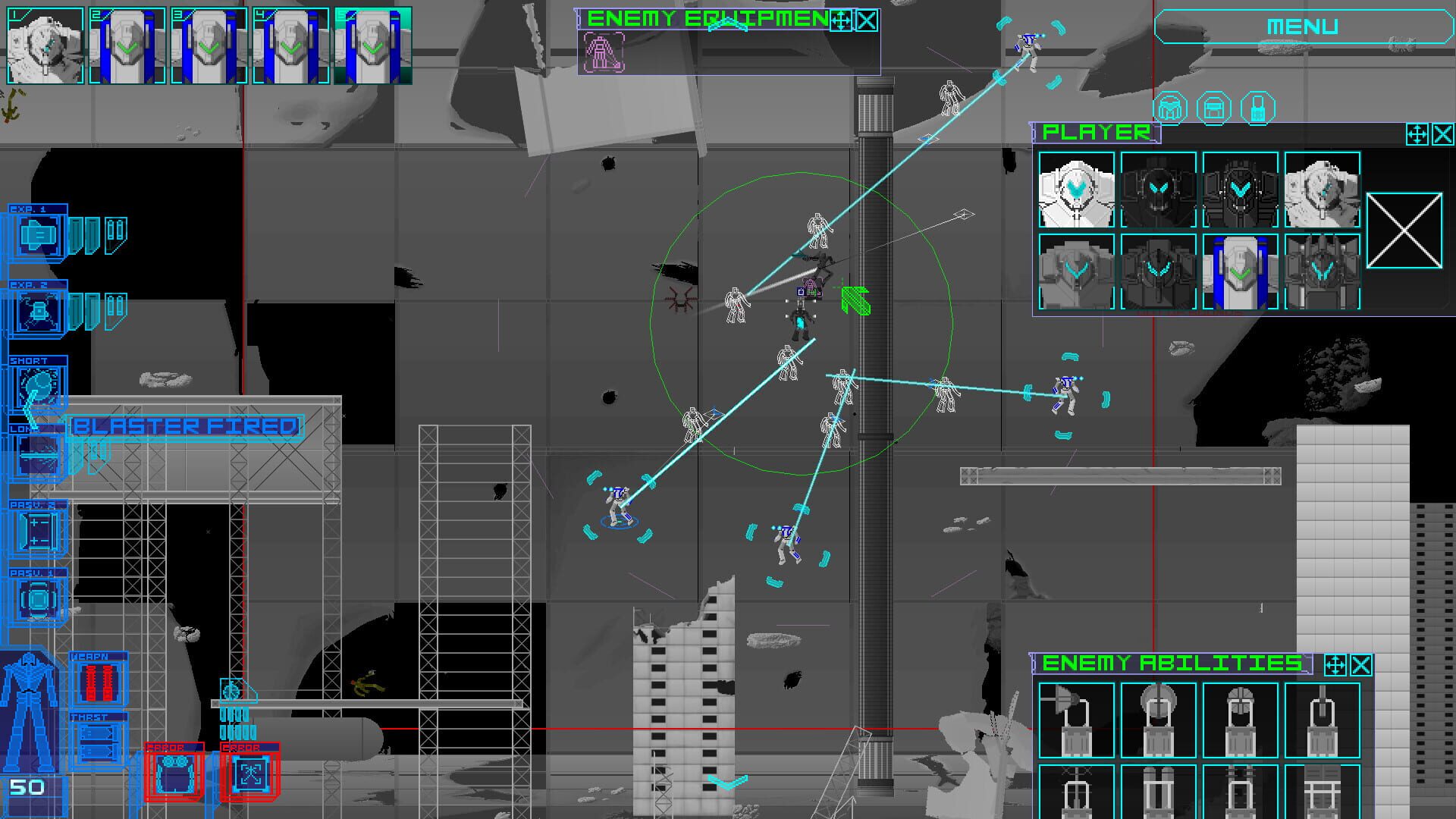Click the helmet icon above the Player panel
Viewport: 1456px width, 819px height.
pyautogui.click(x=1170, y=106)
